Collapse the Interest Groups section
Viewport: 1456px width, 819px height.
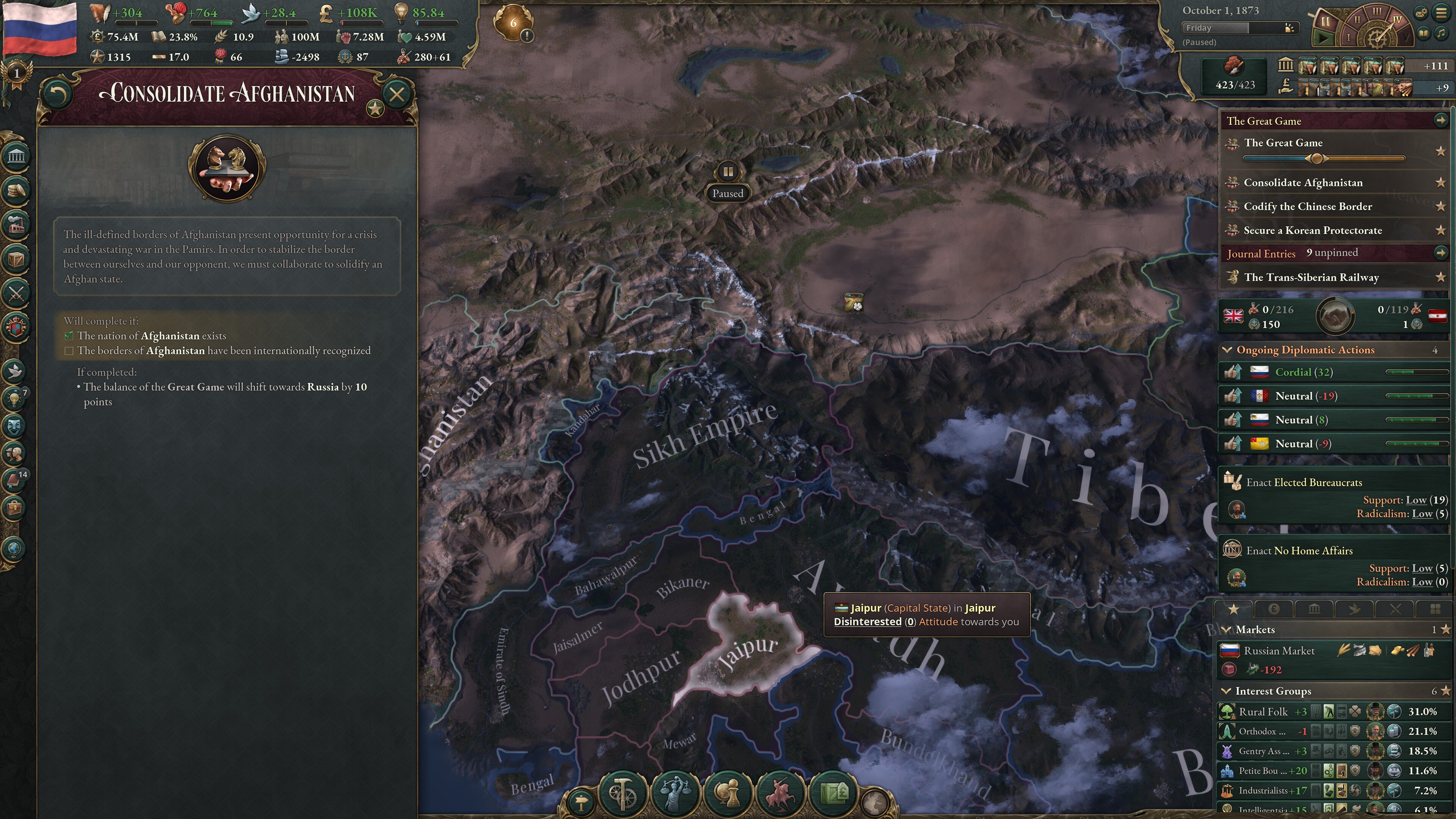tap(1227, 691)
